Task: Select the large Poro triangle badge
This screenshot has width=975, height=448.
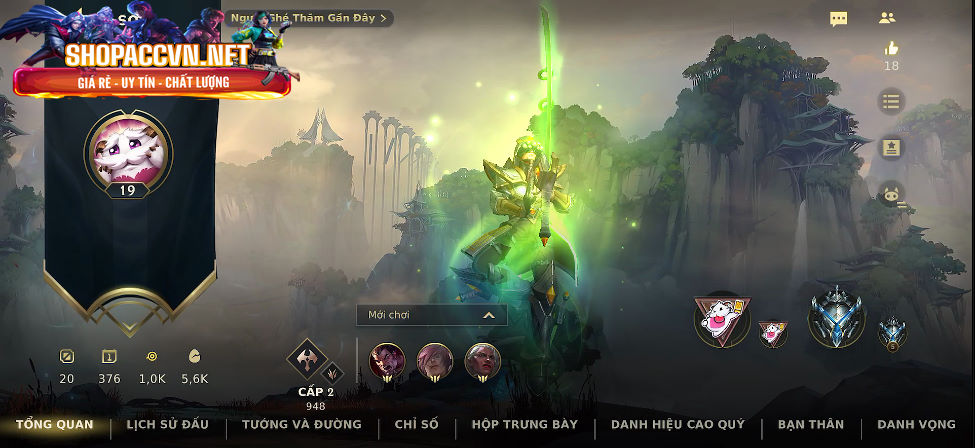Action: click(722, 320)
